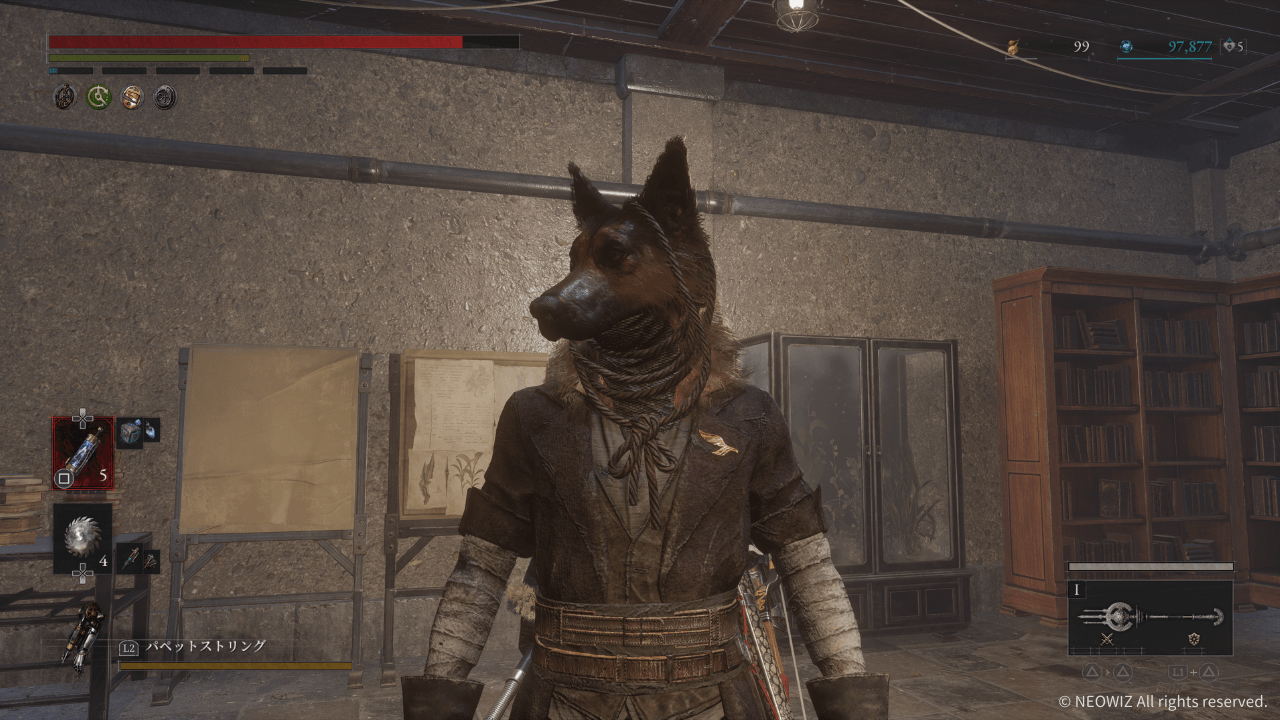
Task: Select the blue pulse cell item slot
Action: 82,452
